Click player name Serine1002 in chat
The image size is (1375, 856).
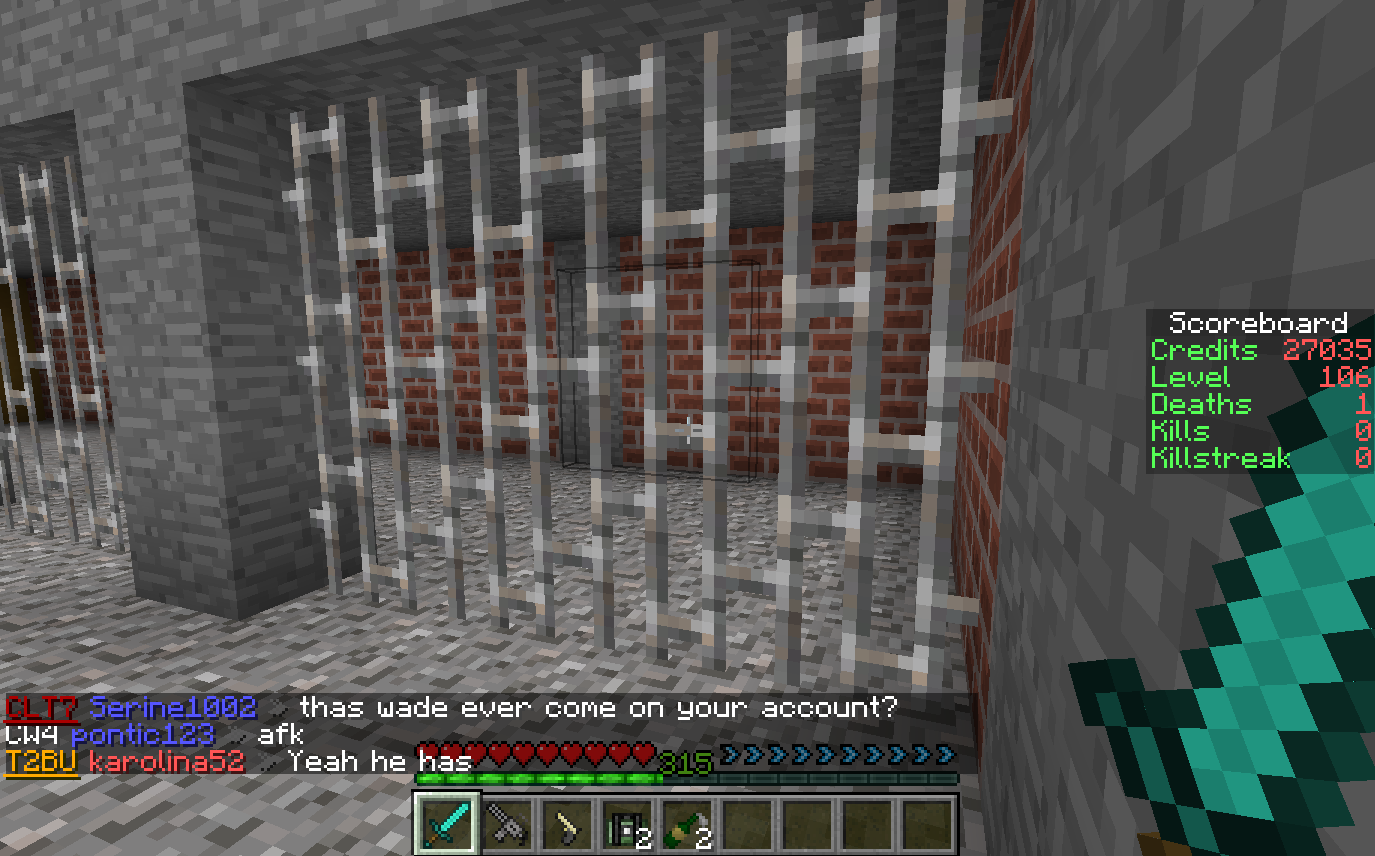[x=173, y=708]
